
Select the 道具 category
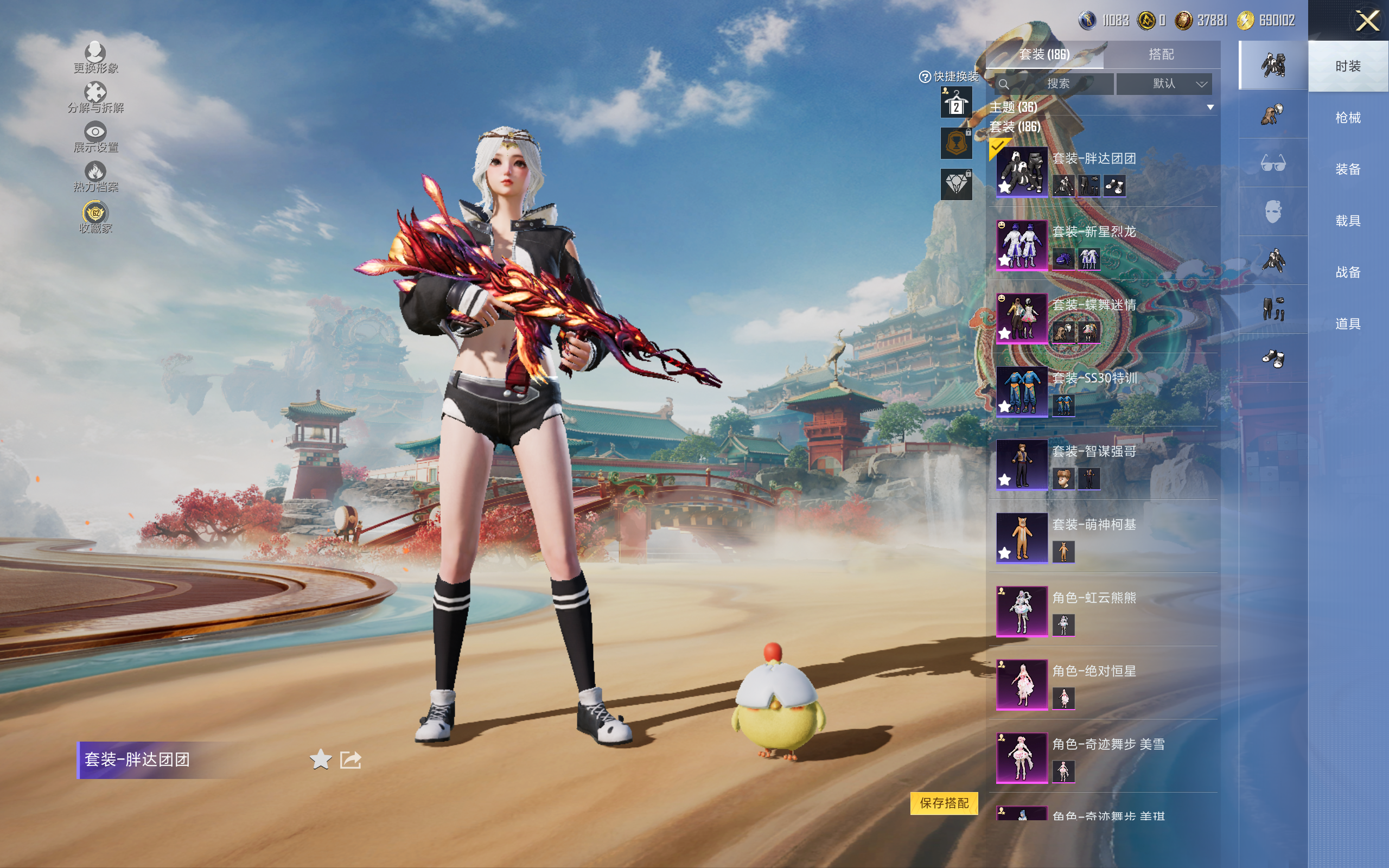(x=1348, y=324)
